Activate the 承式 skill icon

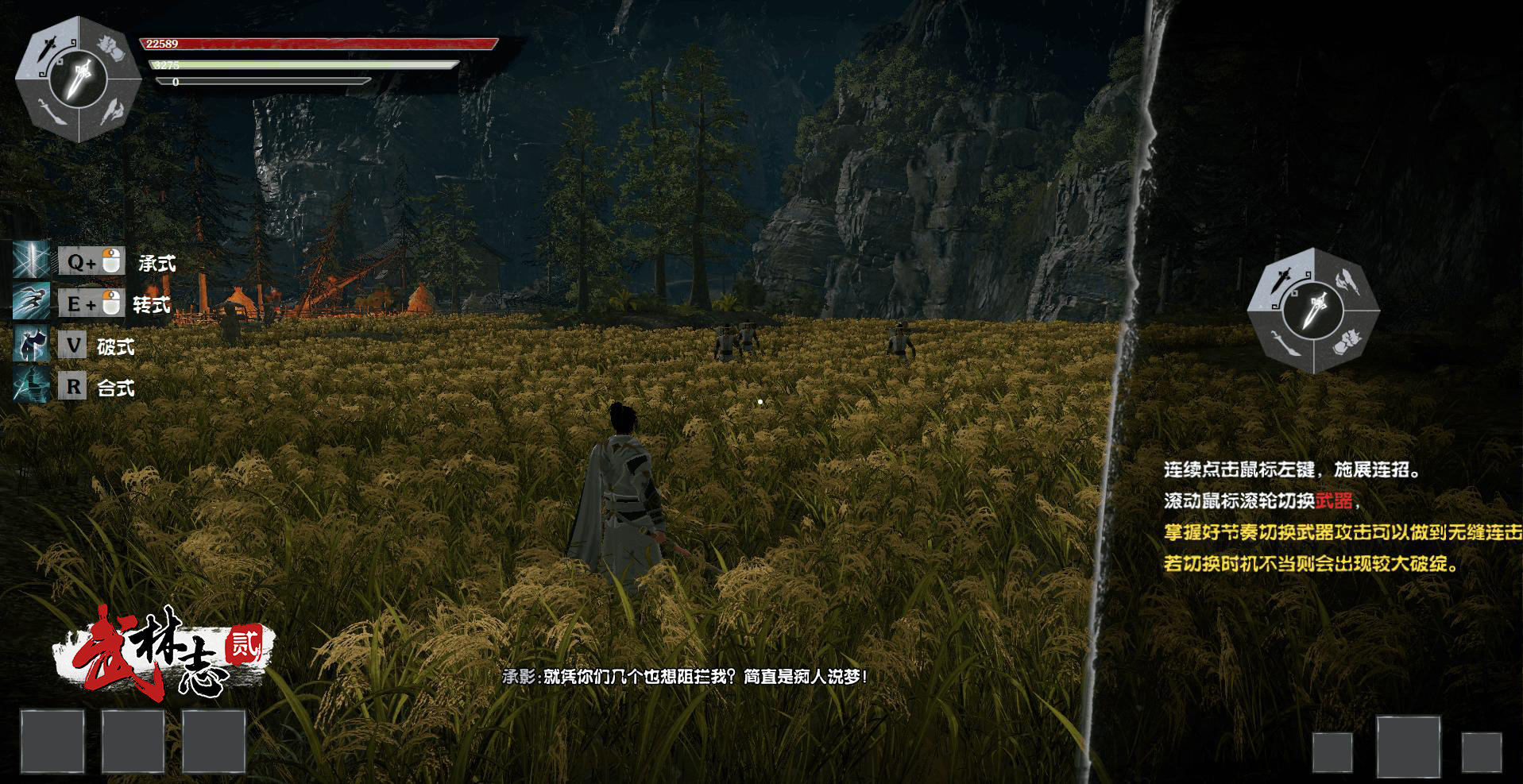(x=31, y=261)
